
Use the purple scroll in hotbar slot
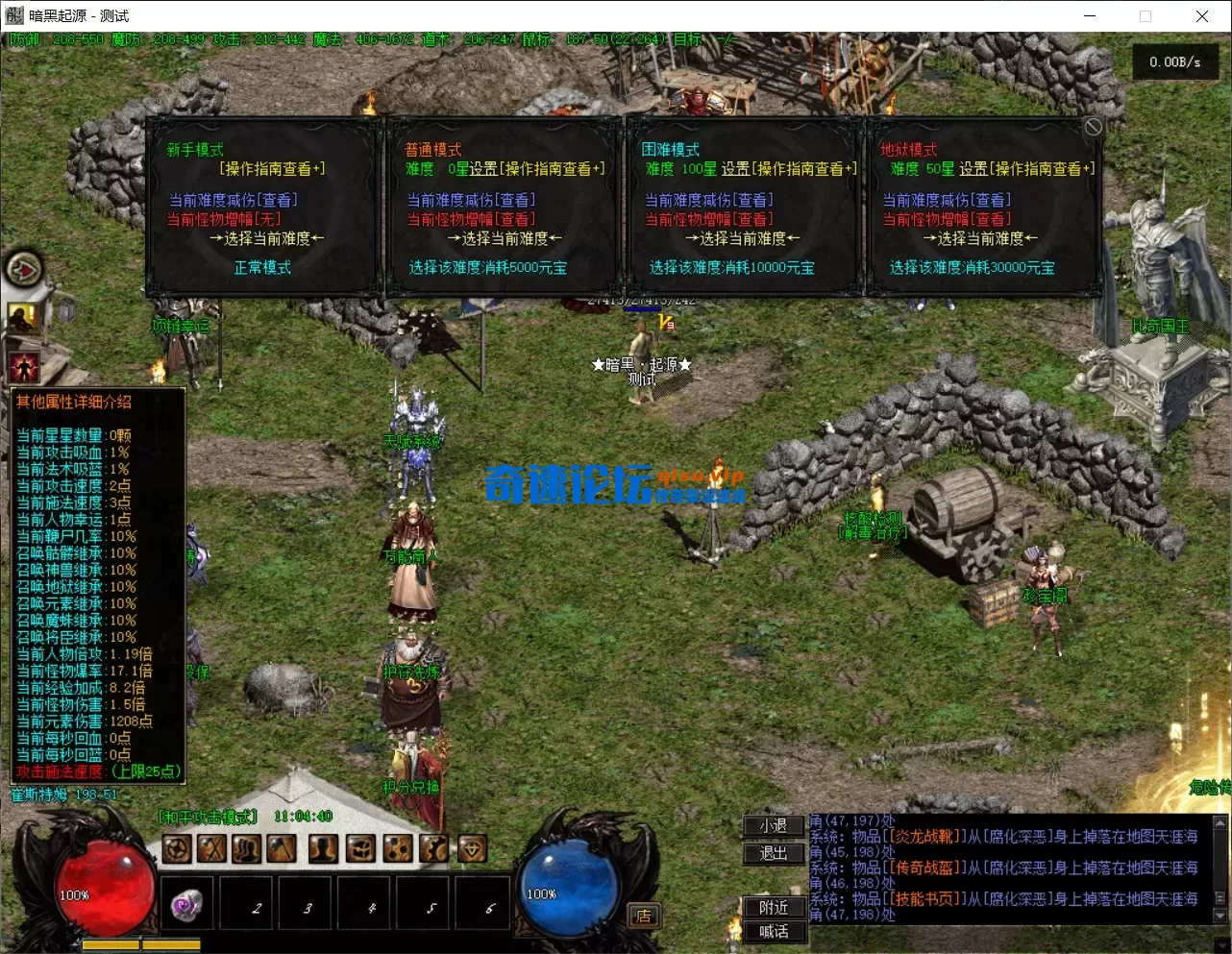[x=186, y=905]
